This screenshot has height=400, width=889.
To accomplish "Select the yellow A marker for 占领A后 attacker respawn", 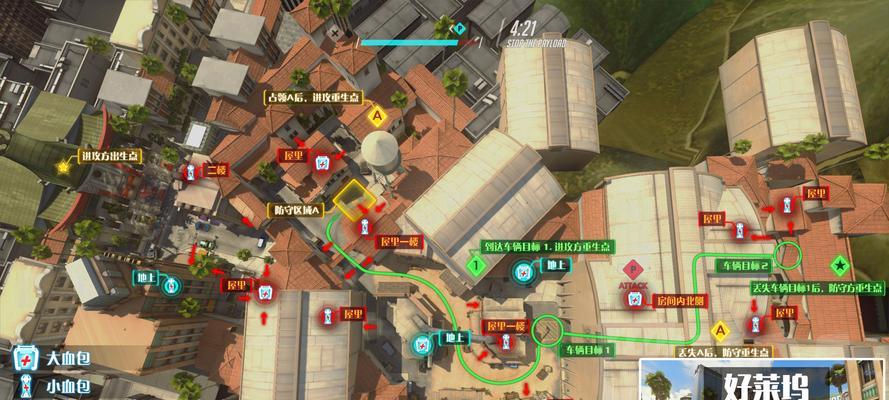I will (378, 116).
